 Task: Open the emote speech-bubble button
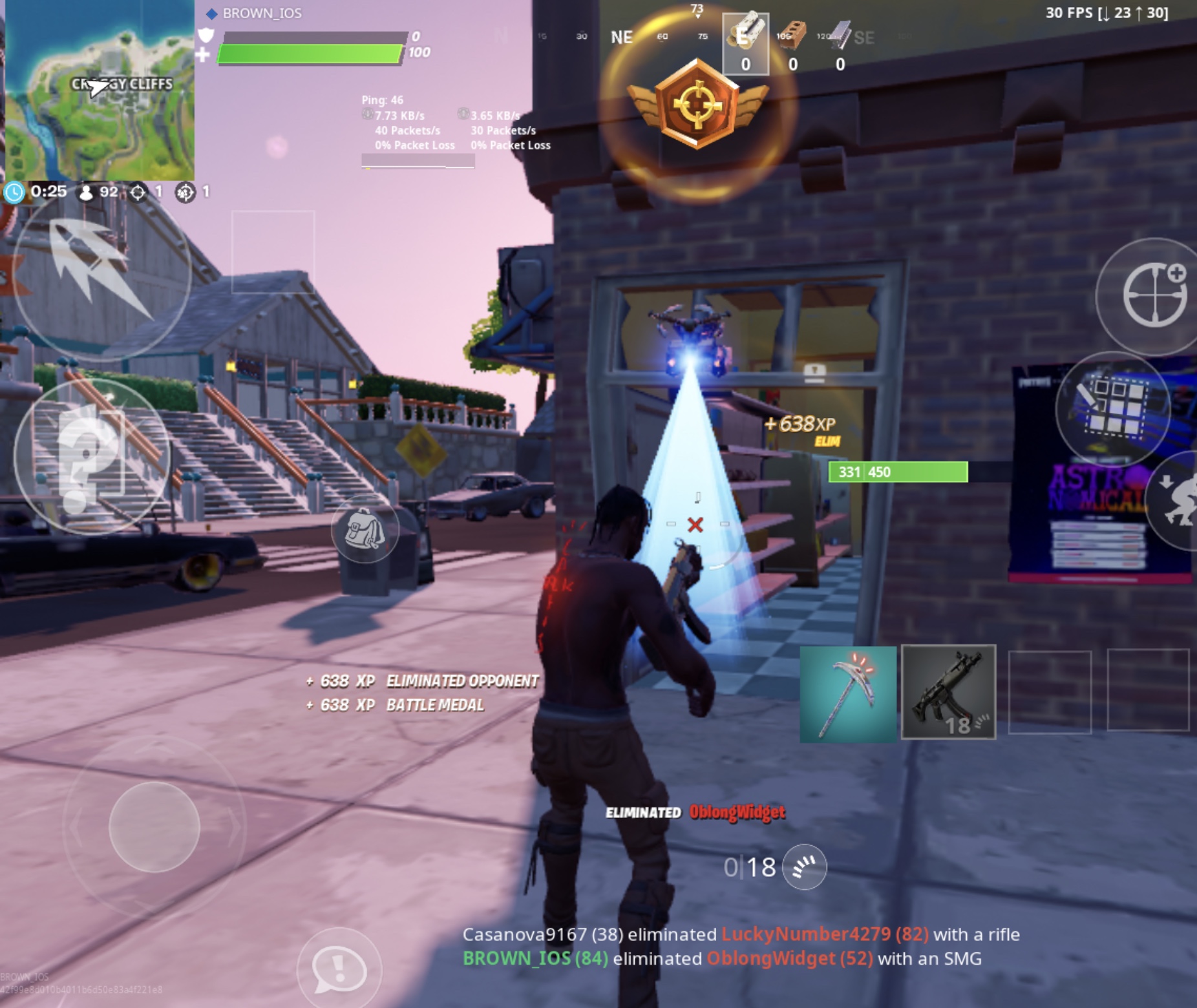pyautogui.click(x=339, y=969)
